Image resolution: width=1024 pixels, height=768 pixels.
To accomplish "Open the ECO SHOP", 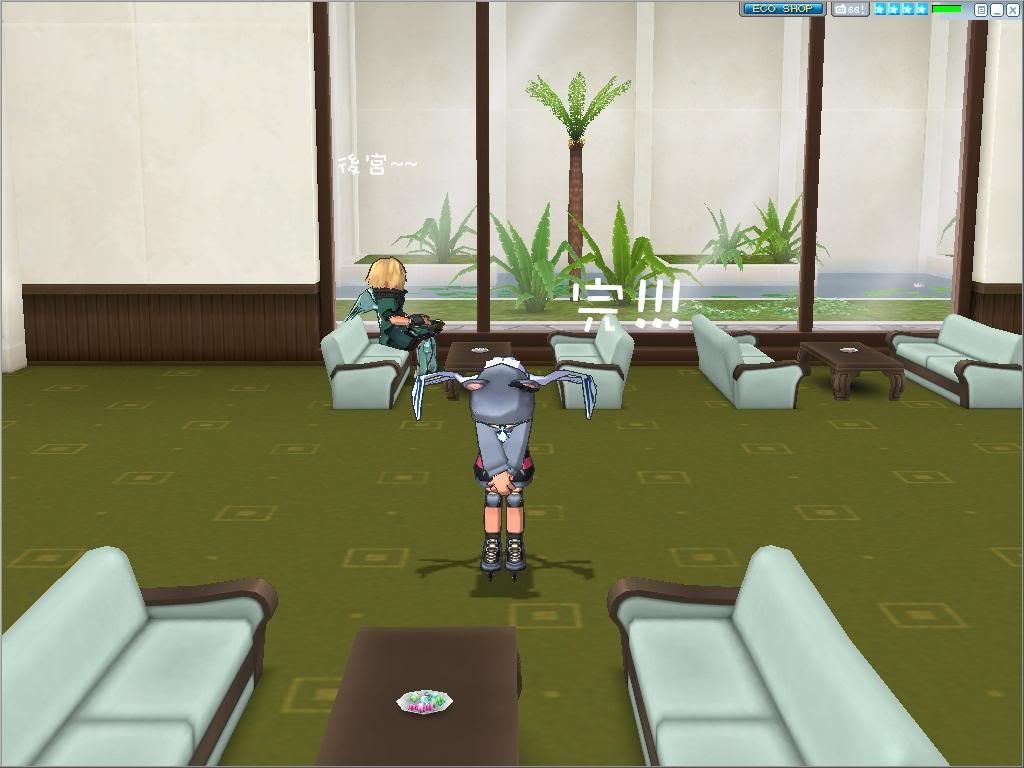I will pos(782,9).
